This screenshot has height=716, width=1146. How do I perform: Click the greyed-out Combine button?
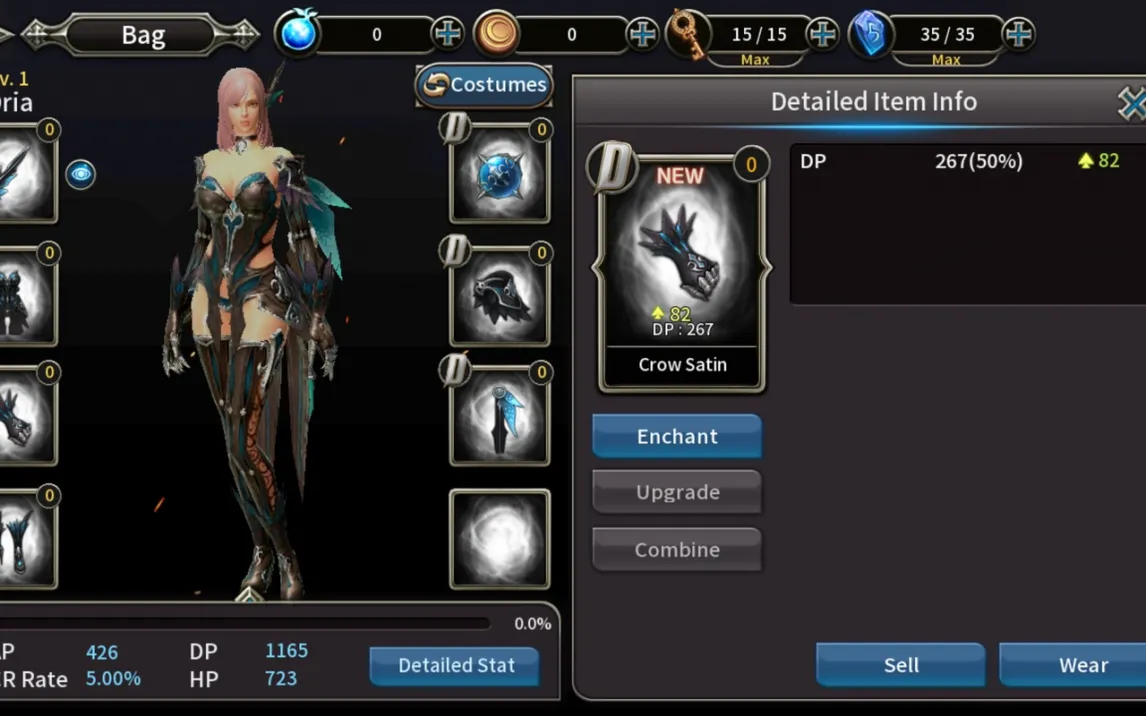(677, 550)
